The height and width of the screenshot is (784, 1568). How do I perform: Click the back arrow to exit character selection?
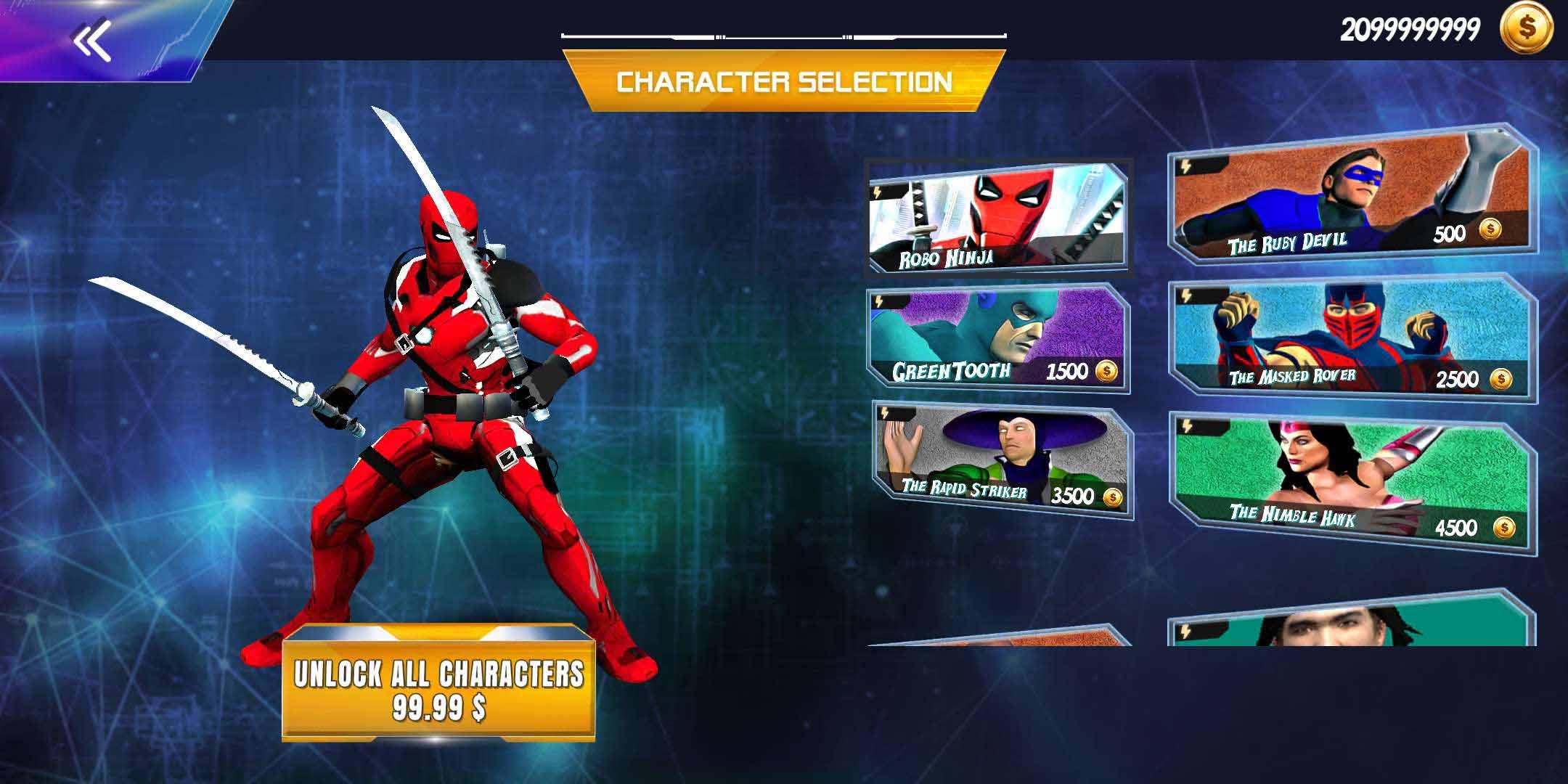click(92, 38)
